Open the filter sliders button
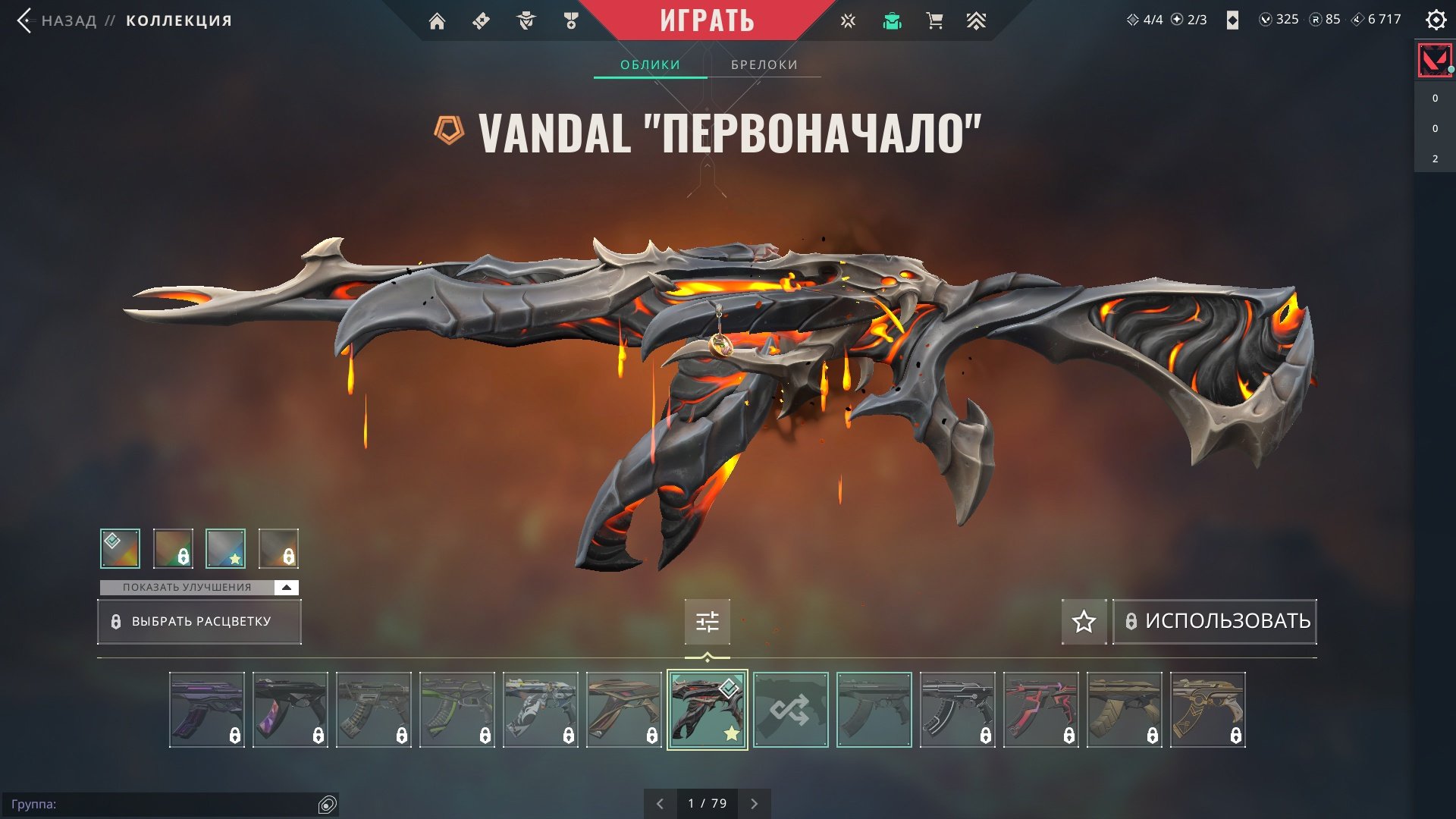Screen dimensions: 1456x819 [x=707, y=622]
